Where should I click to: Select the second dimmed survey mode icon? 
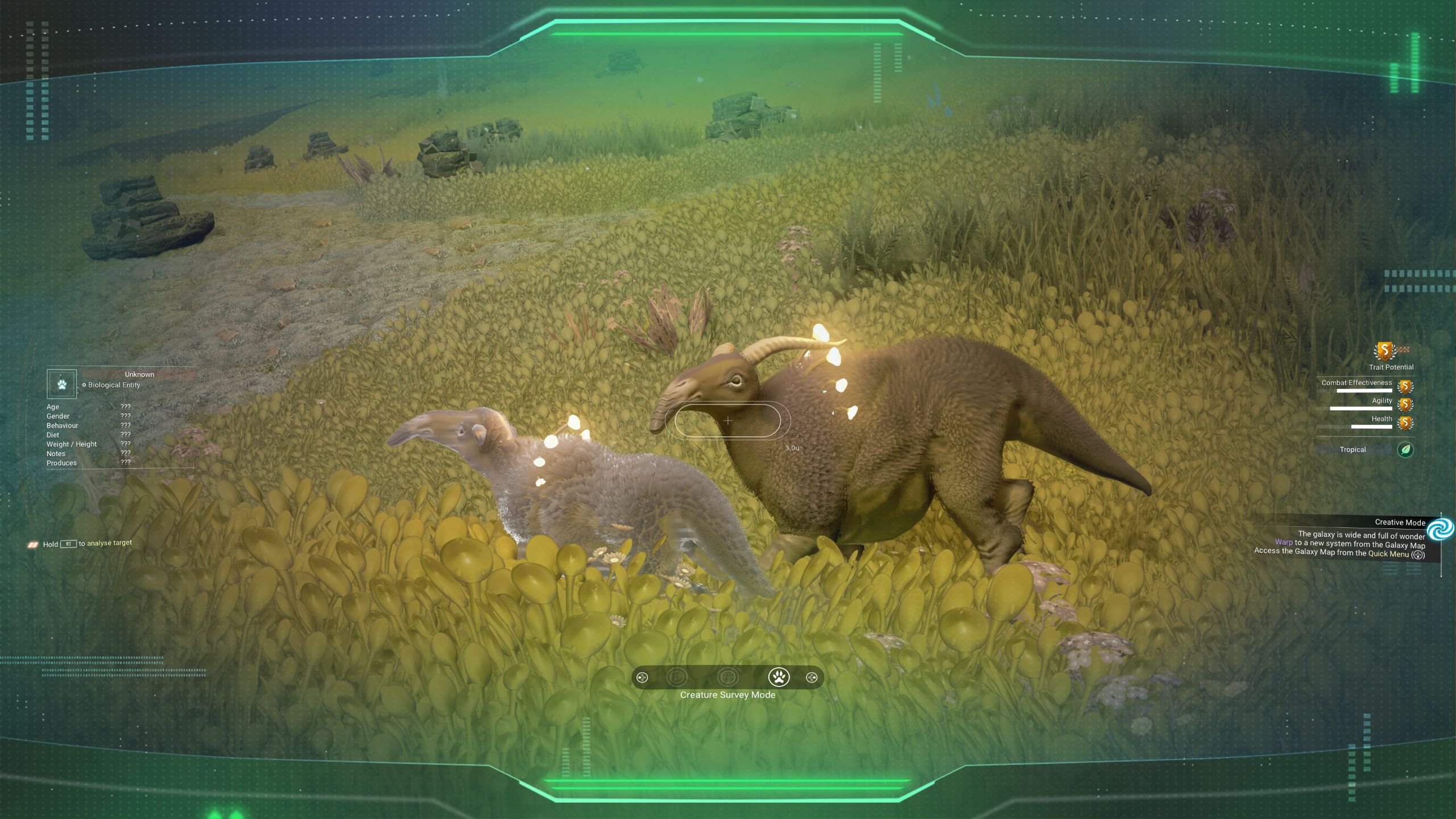(677, 677)
